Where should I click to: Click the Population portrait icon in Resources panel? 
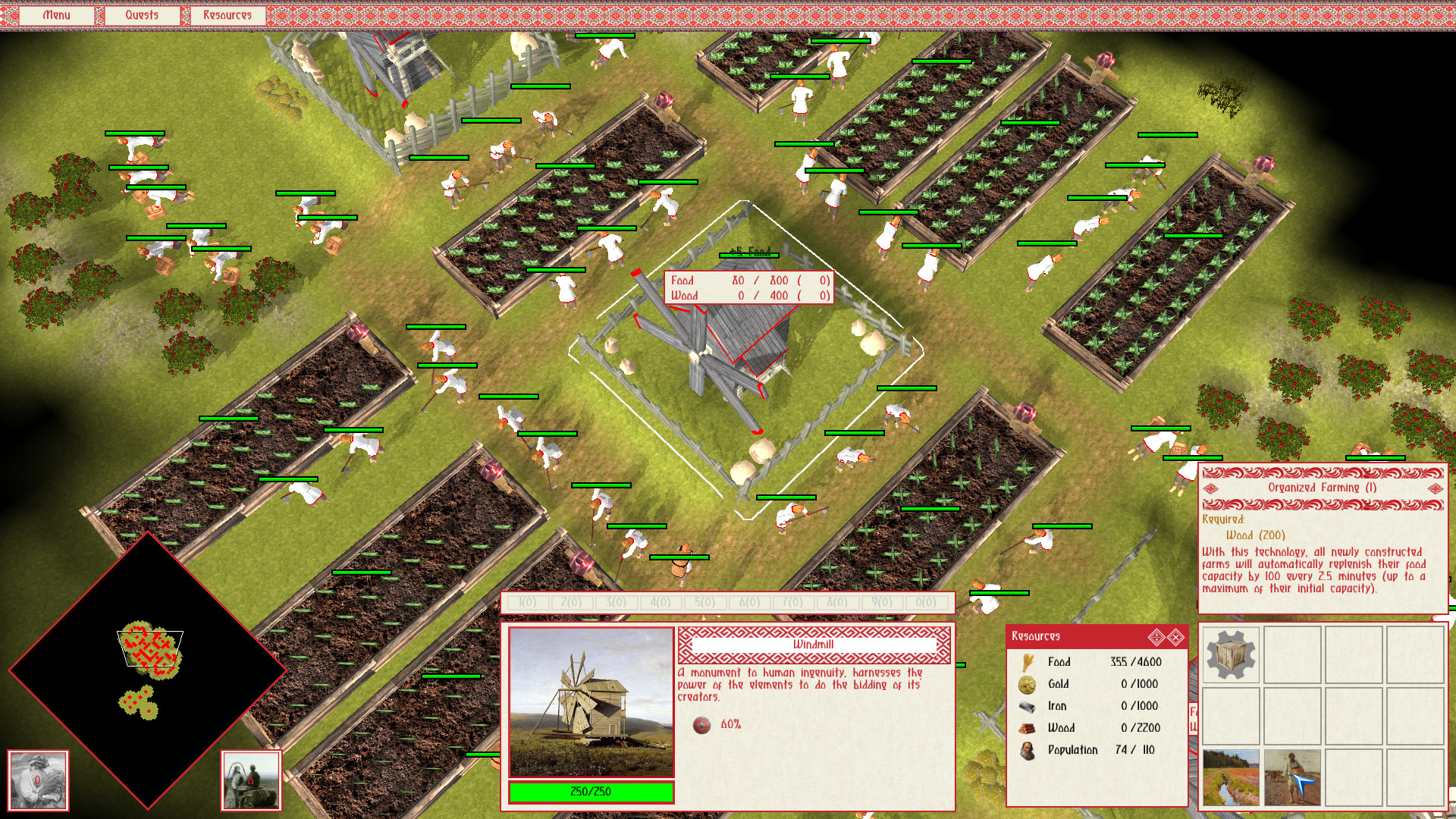pos(1028,749)
